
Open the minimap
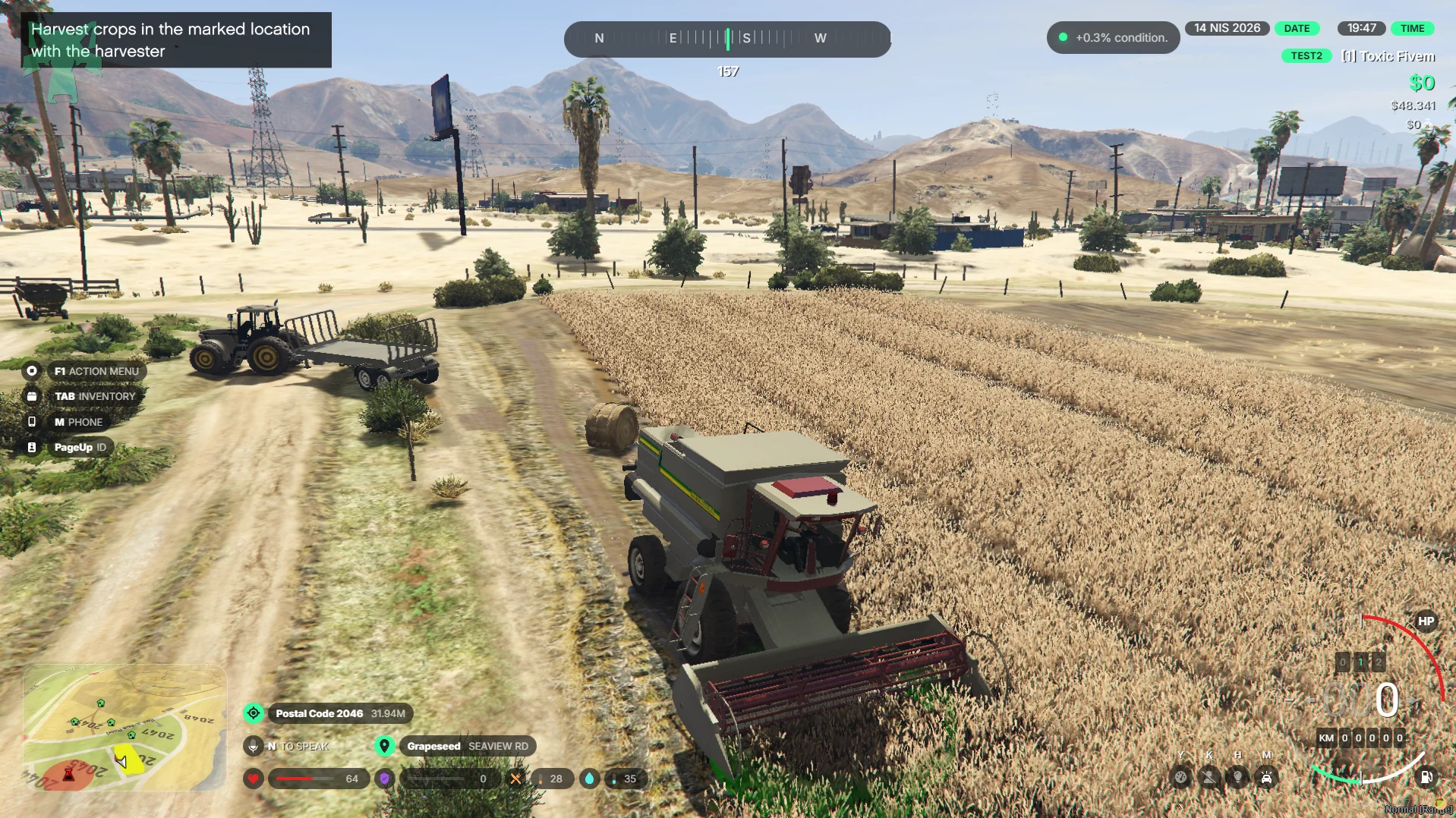tap(124, 727)
